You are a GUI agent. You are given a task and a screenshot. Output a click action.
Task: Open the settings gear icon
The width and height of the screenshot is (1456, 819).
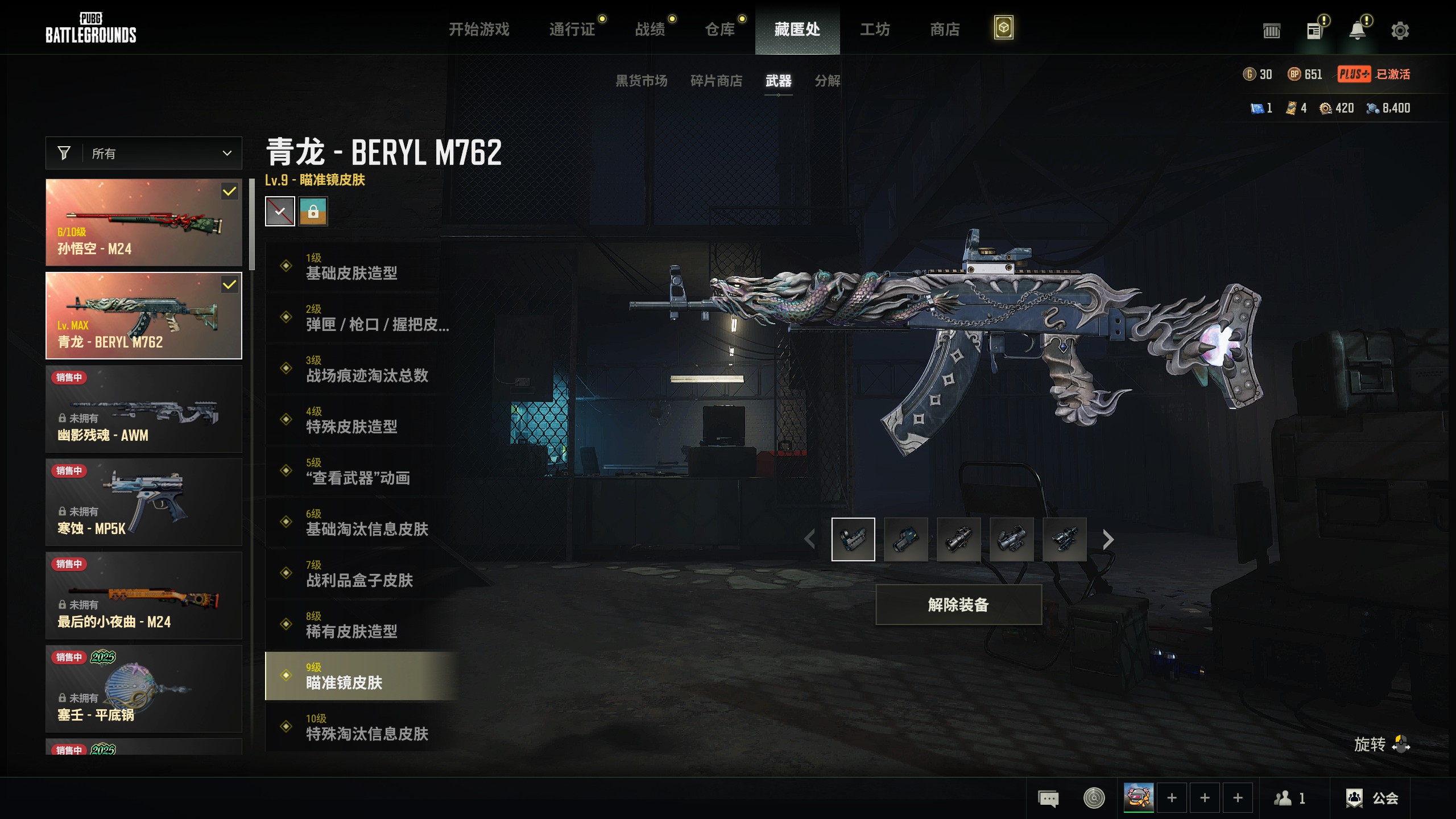1400,31
